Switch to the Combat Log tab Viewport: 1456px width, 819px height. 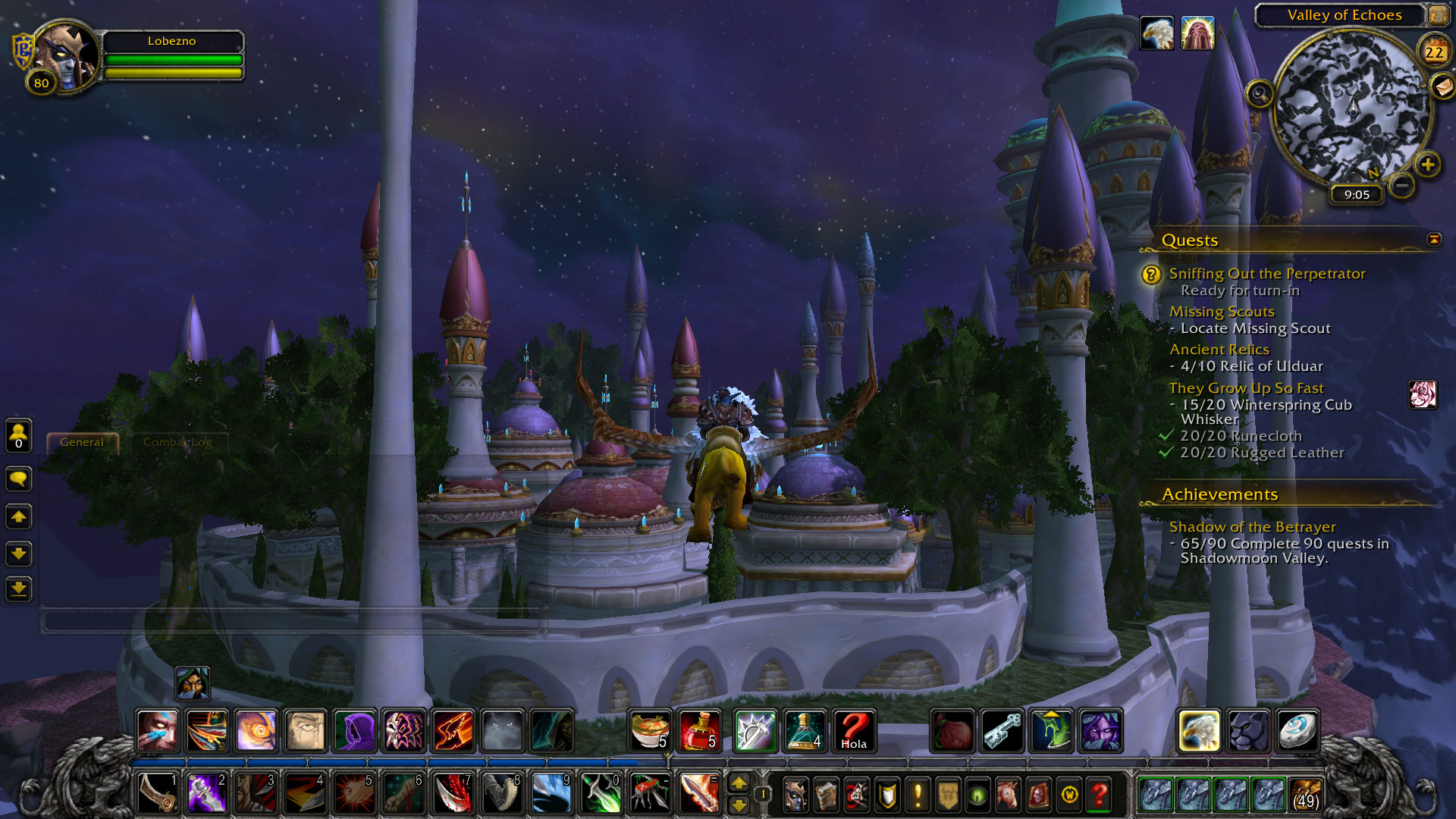177,442
